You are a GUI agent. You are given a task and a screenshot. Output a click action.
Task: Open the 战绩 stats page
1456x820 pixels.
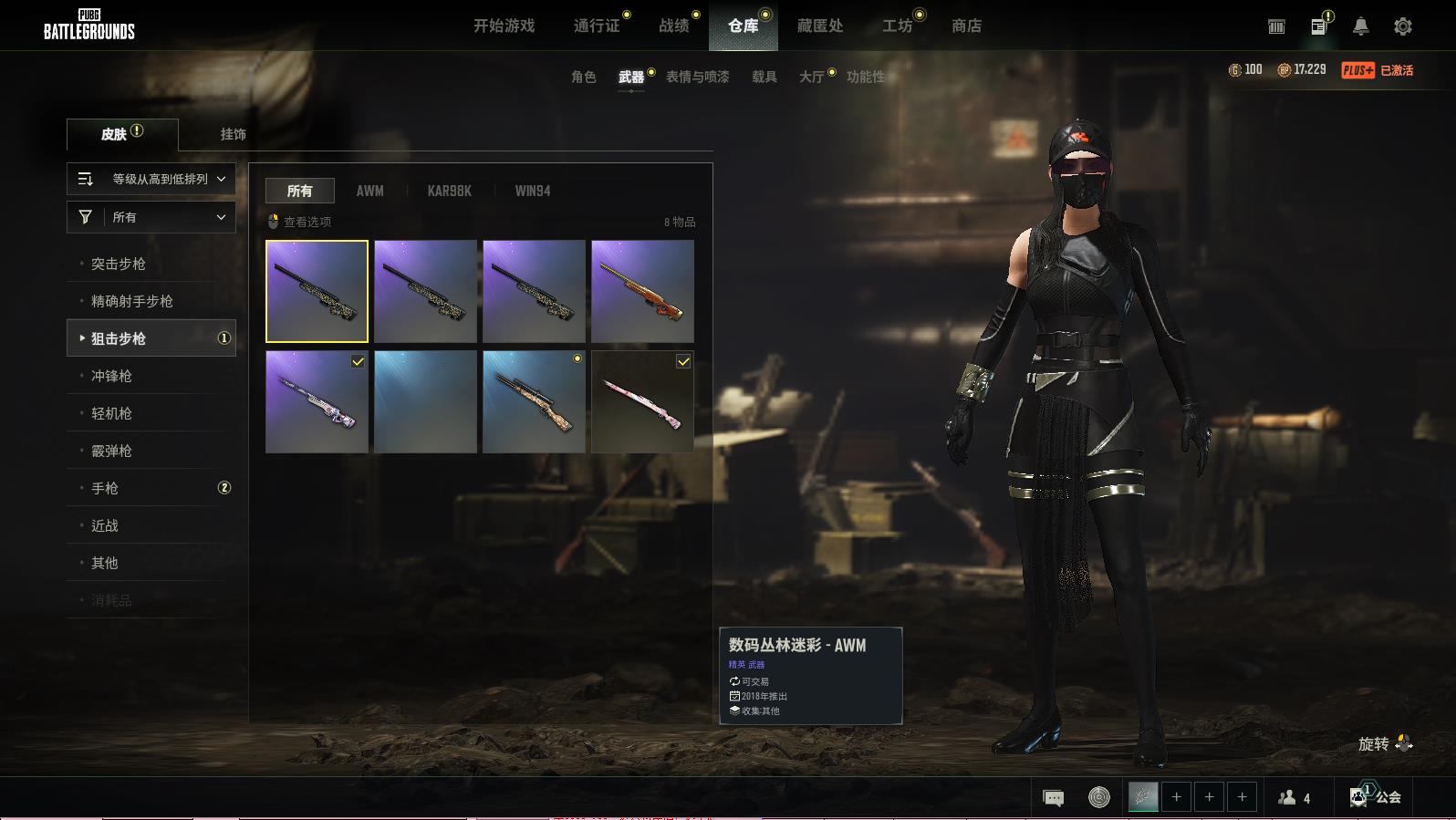tap(674, 26)
